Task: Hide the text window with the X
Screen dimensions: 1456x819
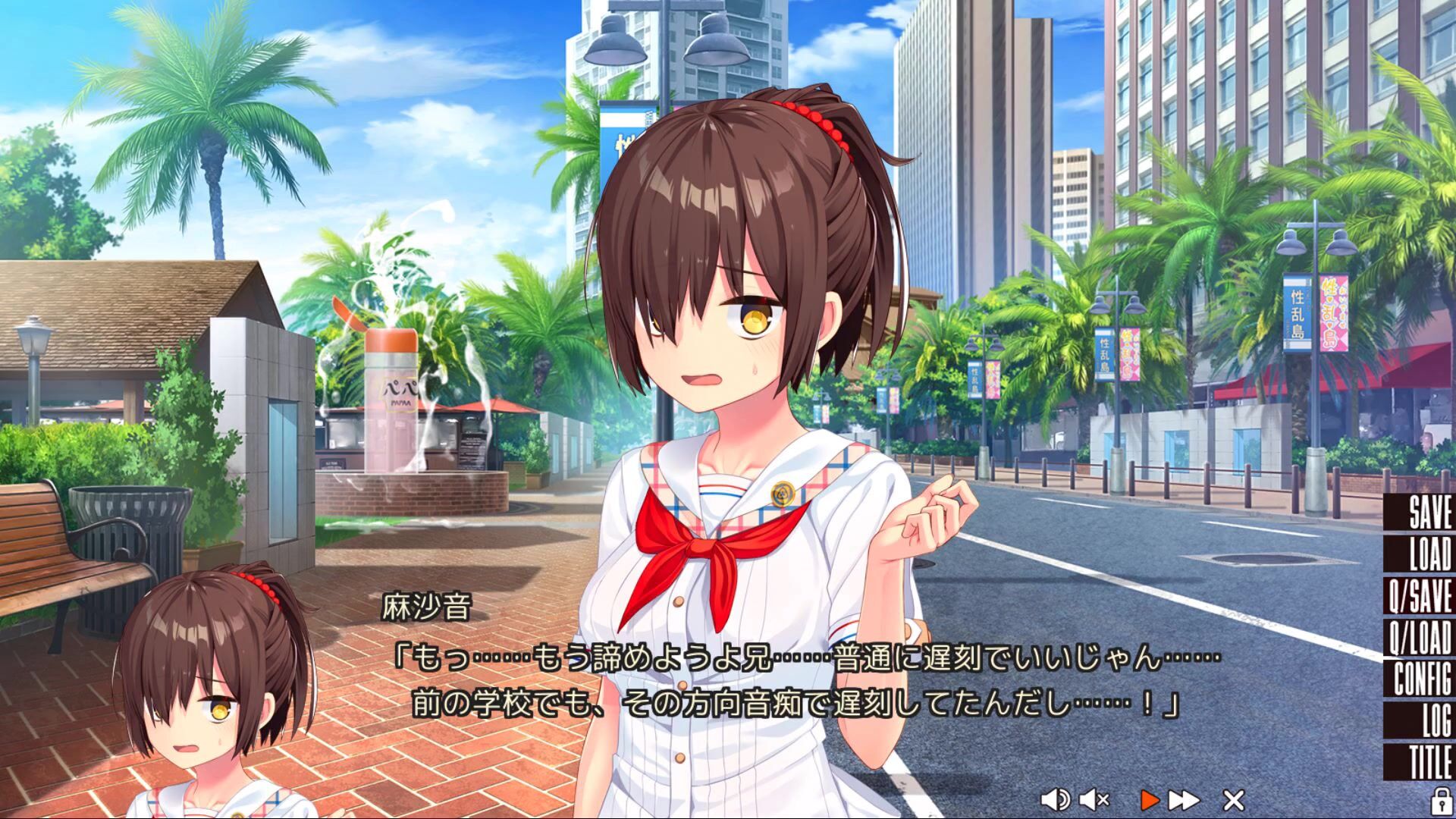Action: (x=1234, y=799)
